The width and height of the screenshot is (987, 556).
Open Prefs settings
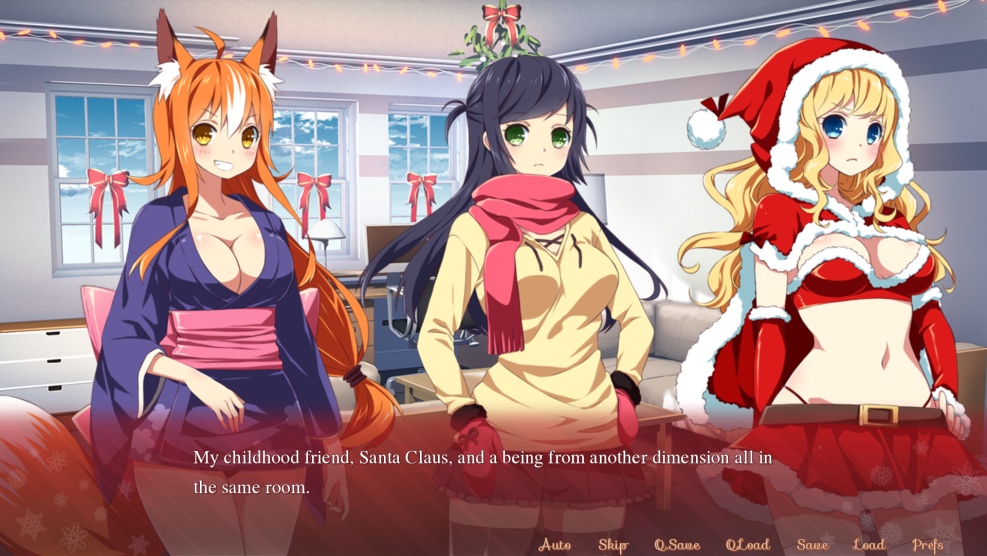point(928,545)
